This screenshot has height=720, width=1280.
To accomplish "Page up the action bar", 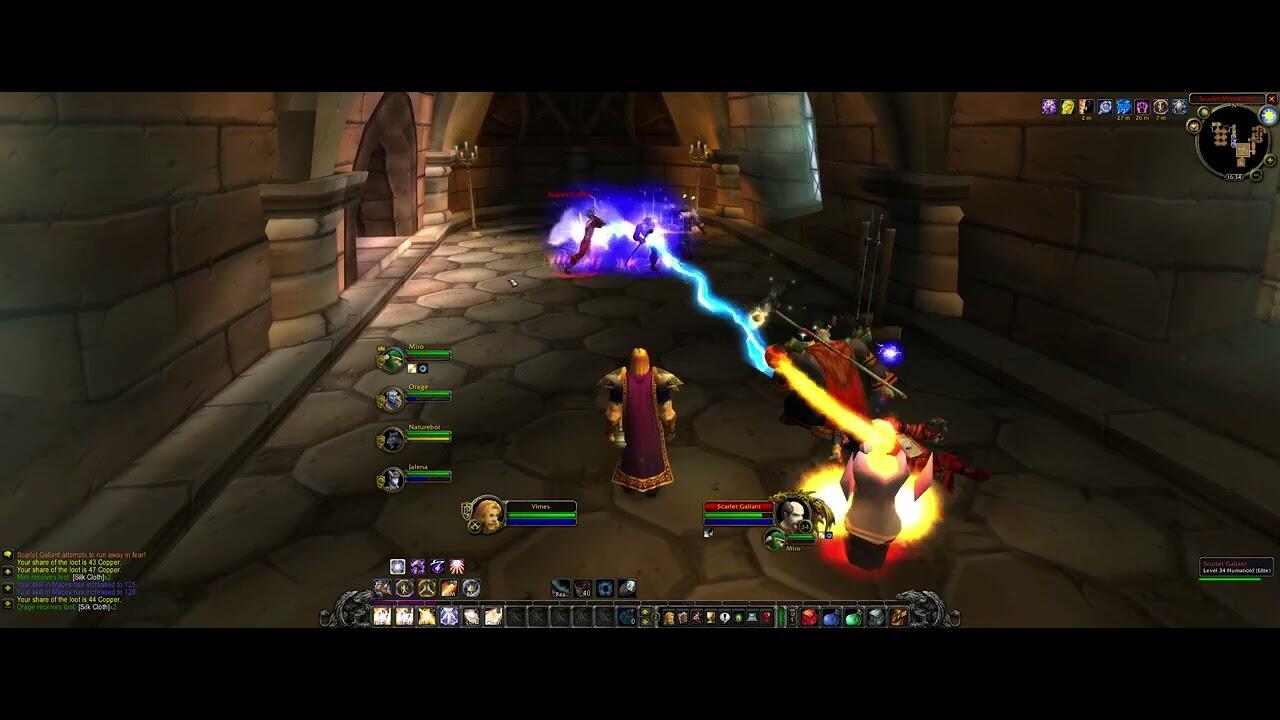I will pos(644,611).
